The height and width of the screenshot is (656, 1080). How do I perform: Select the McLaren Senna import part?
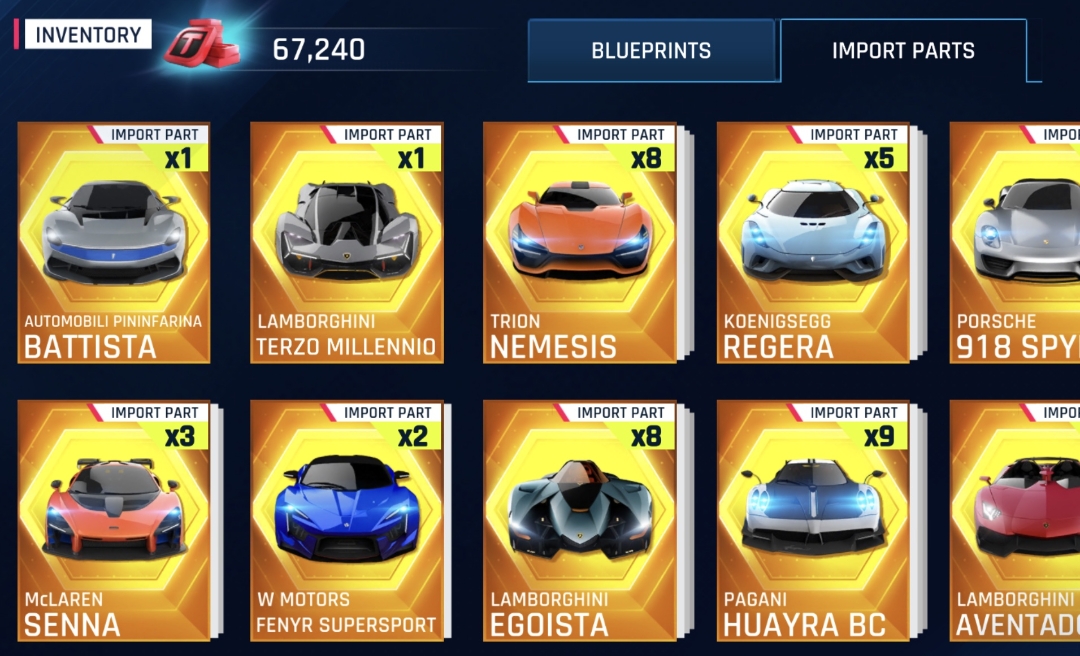coord(114,520)
